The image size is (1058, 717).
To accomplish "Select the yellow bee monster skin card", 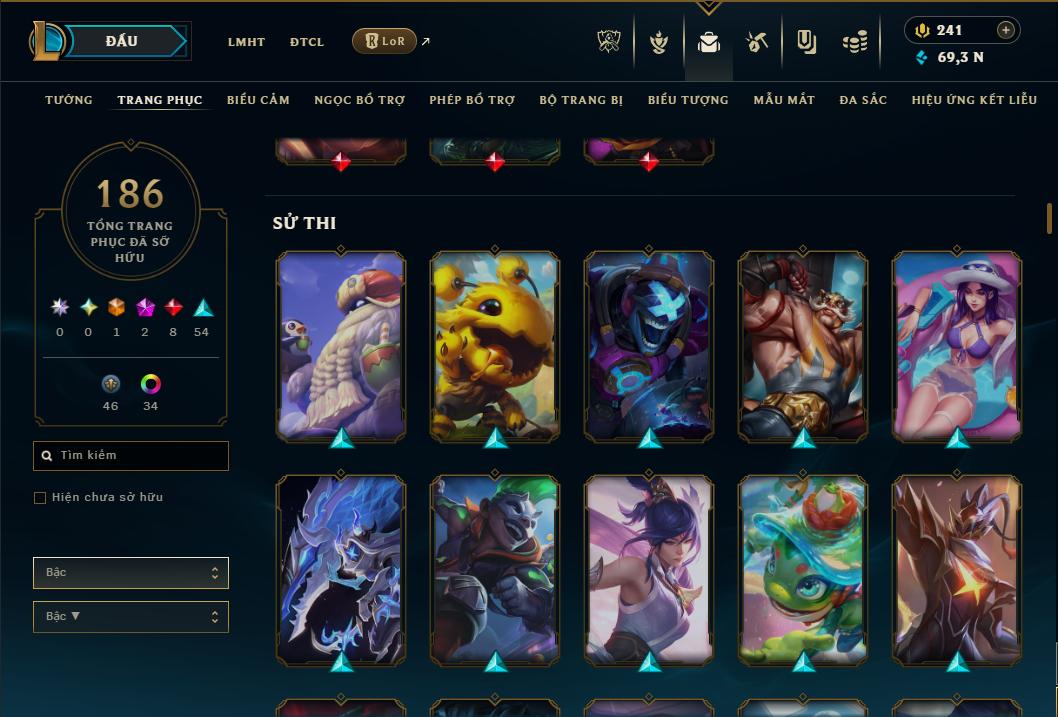I will pyautogui.click(x=495, y=343).
